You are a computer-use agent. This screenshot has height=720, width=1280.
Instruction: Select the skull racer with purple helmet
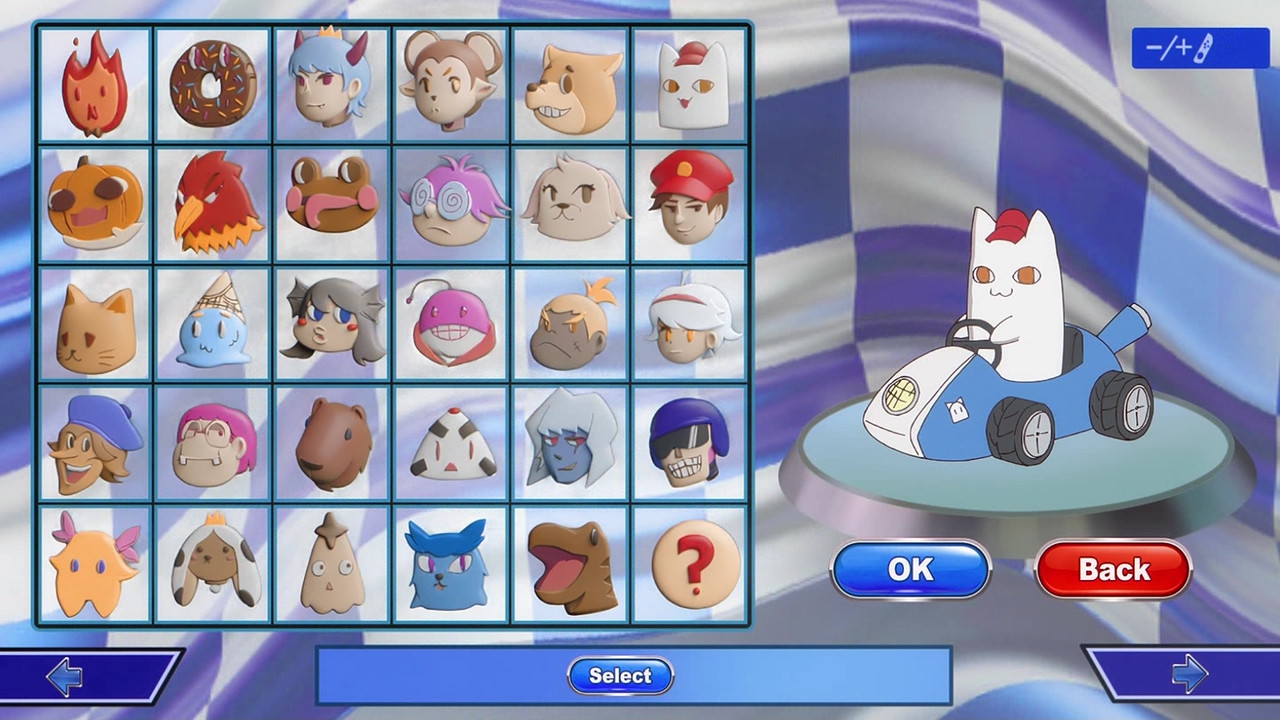(x=691, y=444)
